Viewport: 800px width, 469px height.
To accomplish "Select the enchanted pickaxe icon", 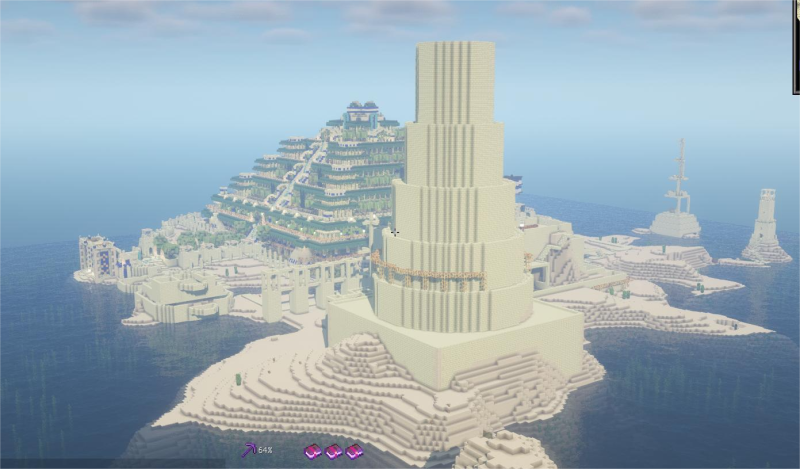I will tap(249, 450).
